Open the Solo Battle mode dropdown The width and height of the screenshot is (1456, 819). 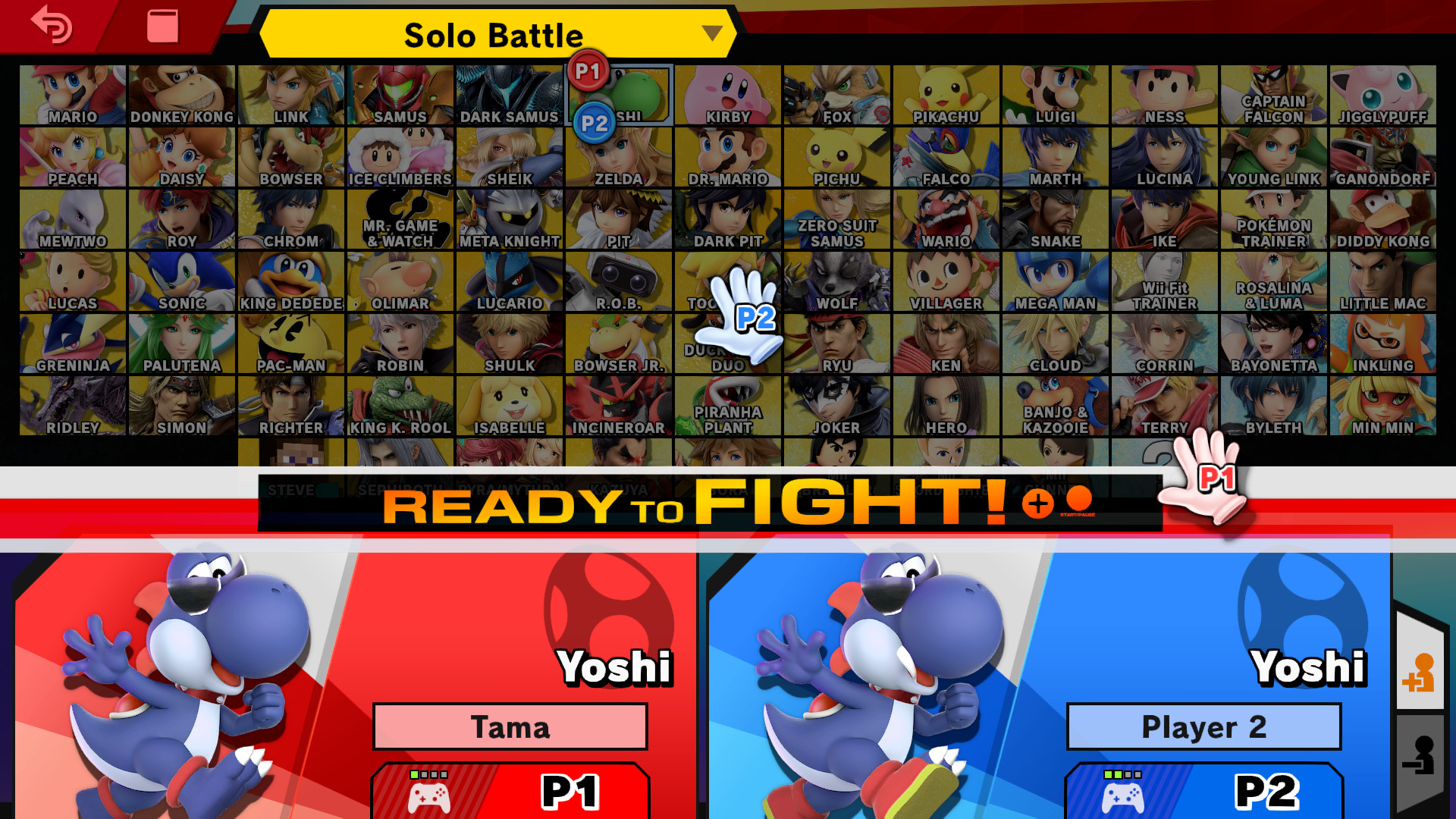click(x=494, y=34)
